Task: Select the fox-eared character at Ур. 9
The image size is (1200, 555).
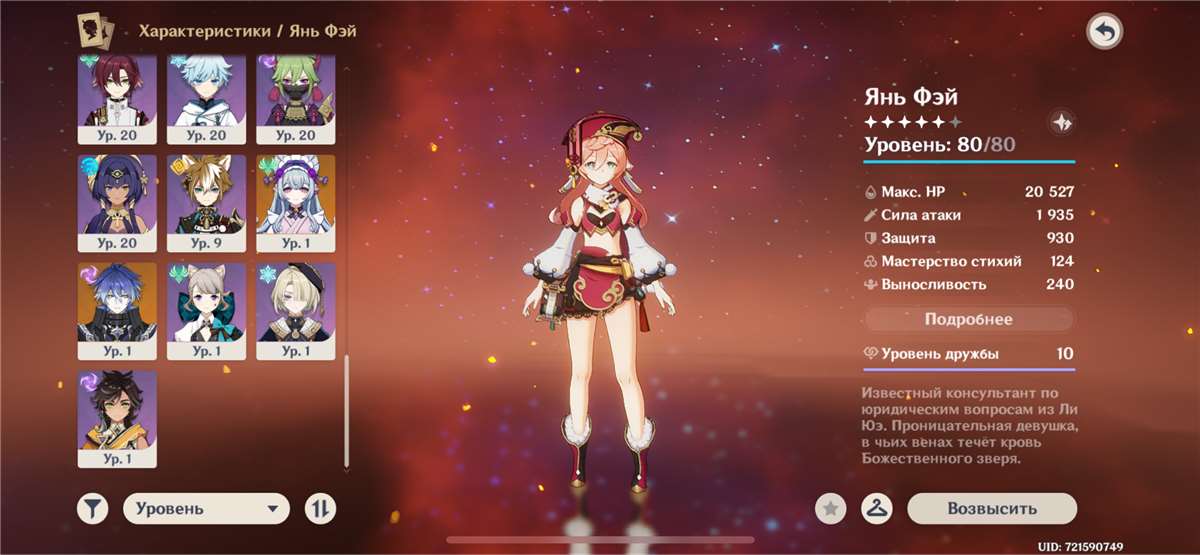Action: (x=206, y=202)
